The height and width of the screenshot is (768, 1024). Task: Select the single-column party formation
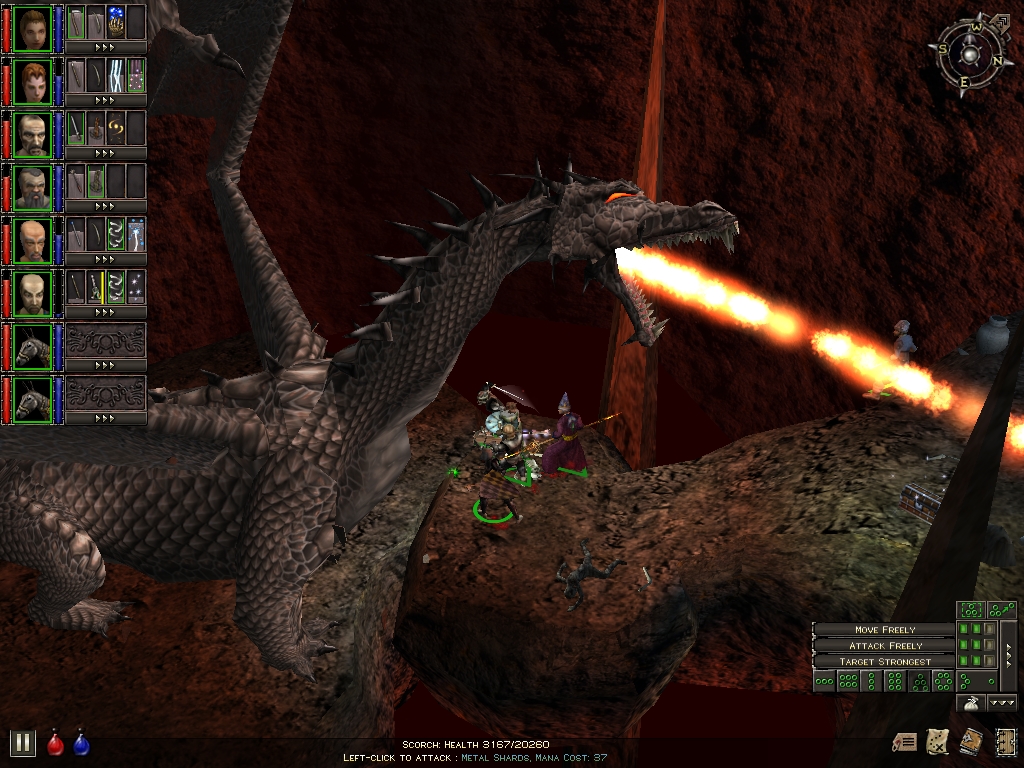pos(870,682)
